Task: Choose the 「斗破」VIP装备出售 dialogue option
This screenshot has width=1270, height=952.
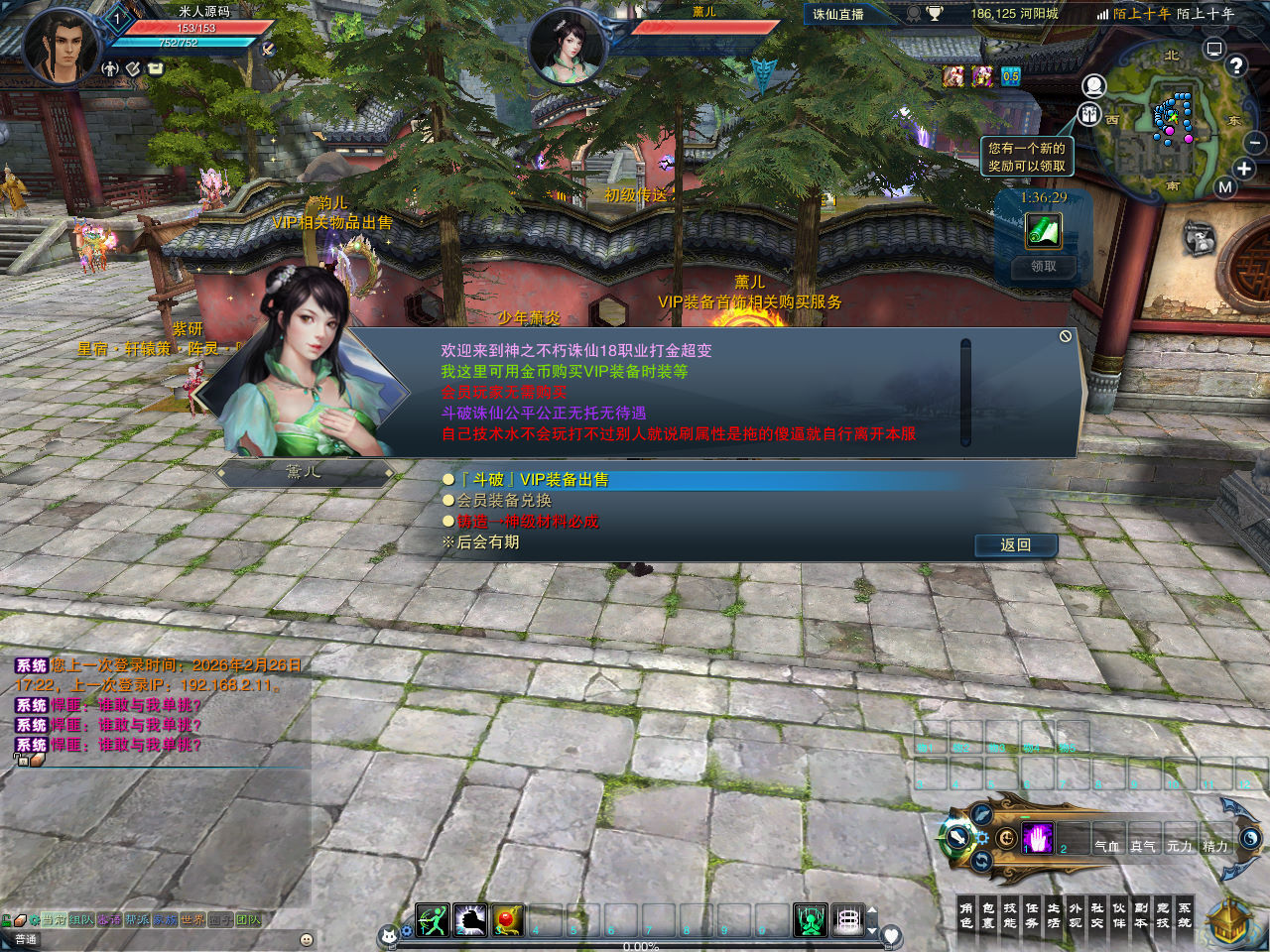Action: [x=534, y=480]
